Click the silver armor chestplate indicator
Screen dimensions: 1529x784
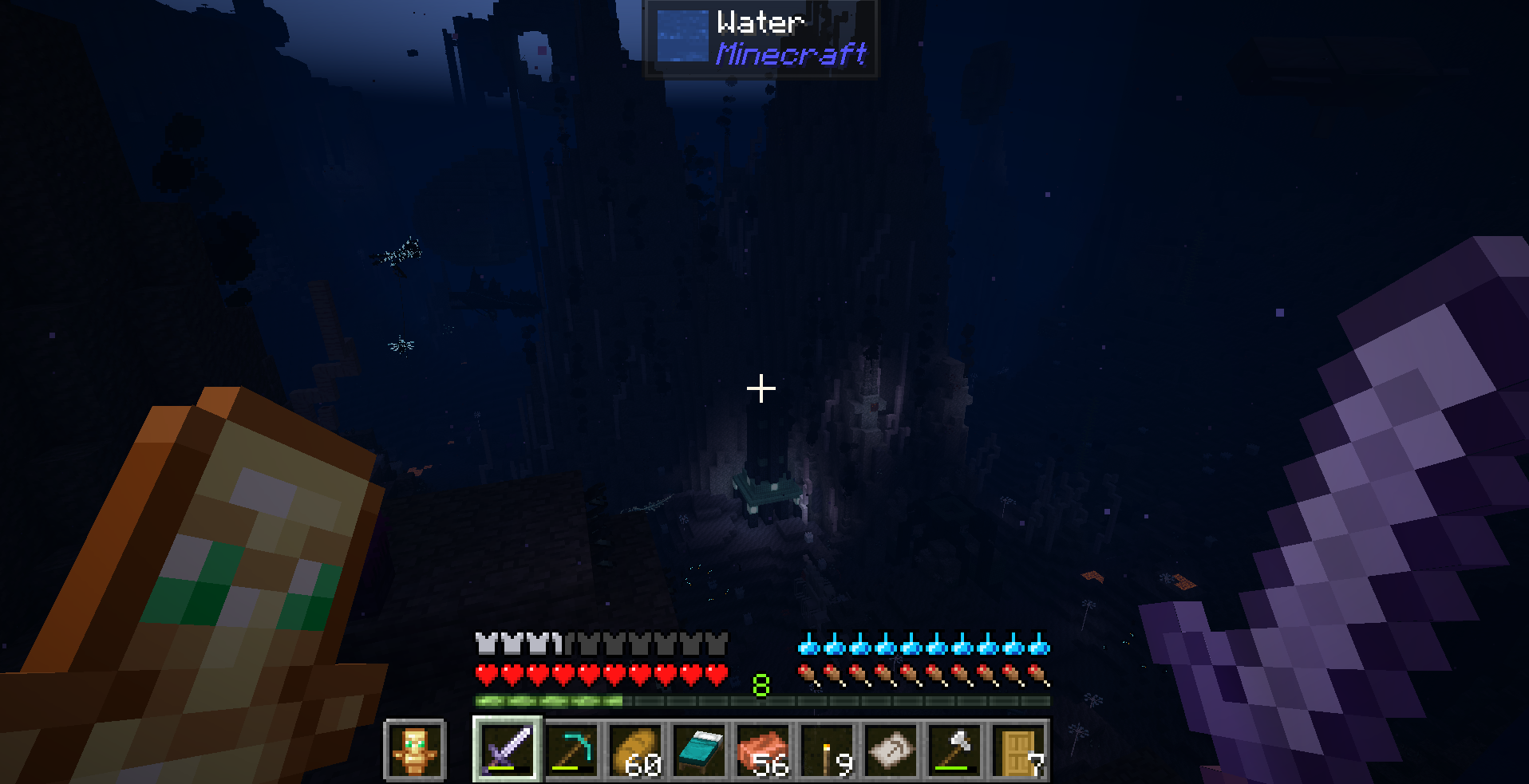(x=484, y=640)
